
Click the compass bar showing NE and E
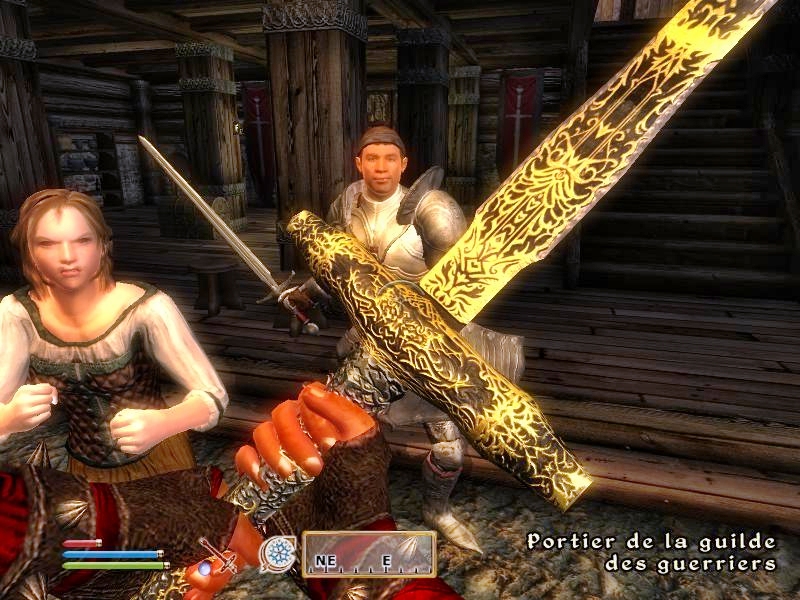point(369,555)
